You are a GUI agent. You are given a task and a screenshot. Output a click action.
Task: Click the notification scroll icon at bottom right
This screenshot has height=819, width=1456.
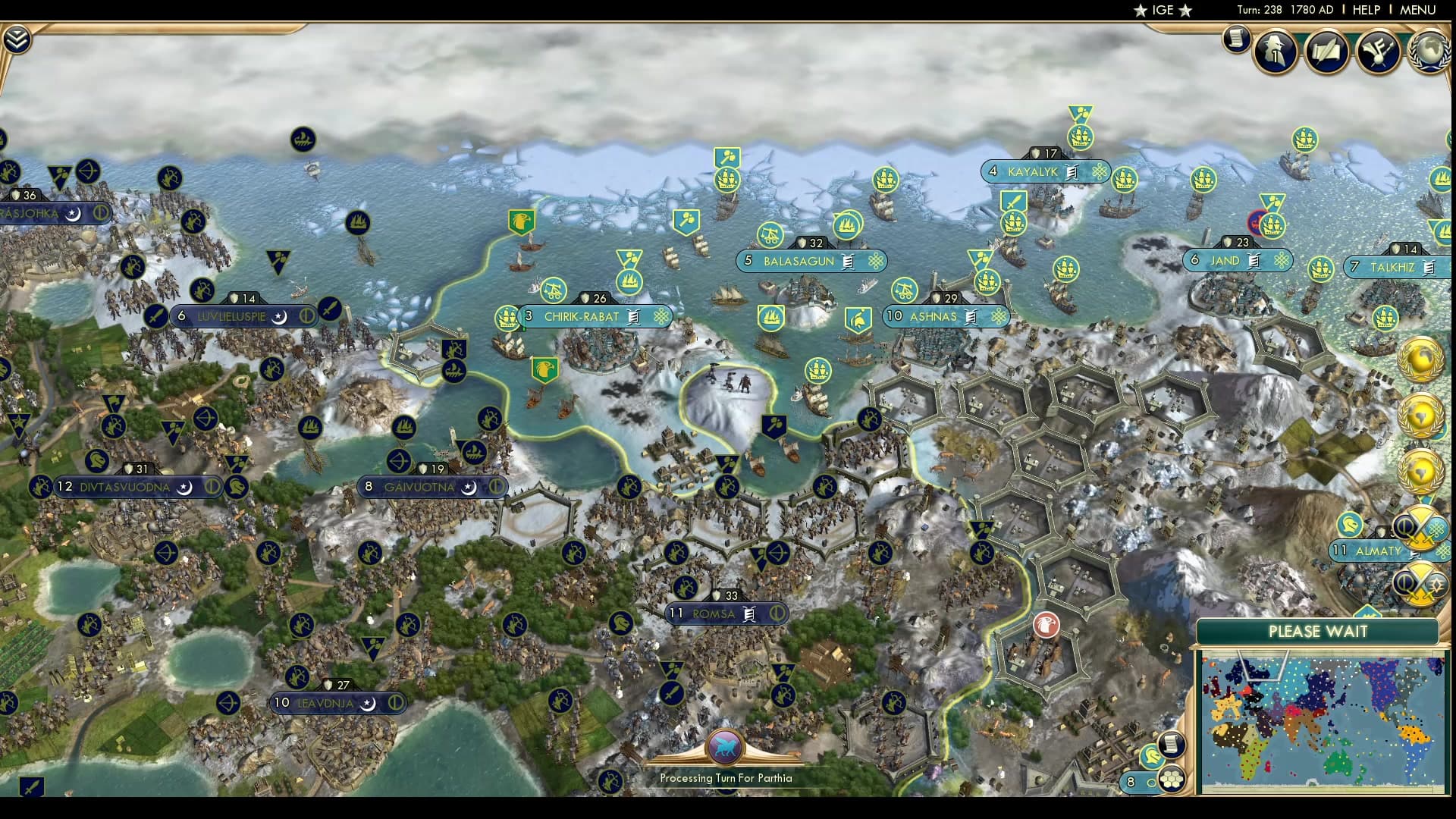point(1170,745)
